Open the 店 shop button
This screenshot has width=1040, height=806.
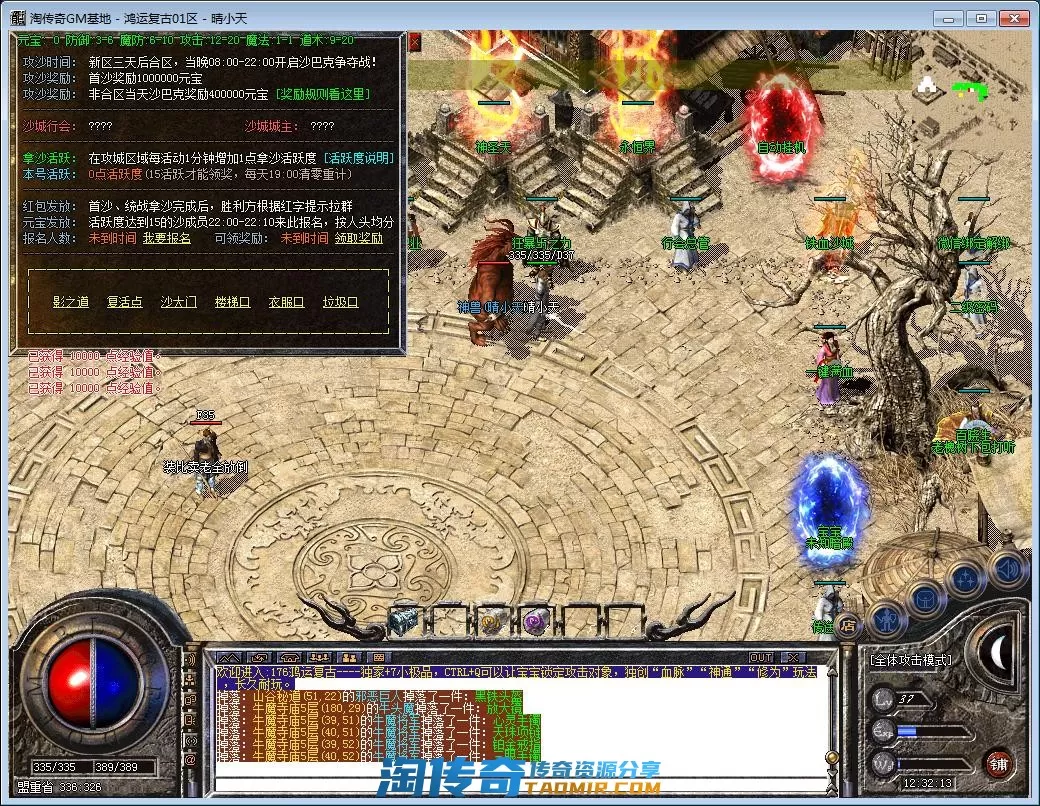point(846,626)
